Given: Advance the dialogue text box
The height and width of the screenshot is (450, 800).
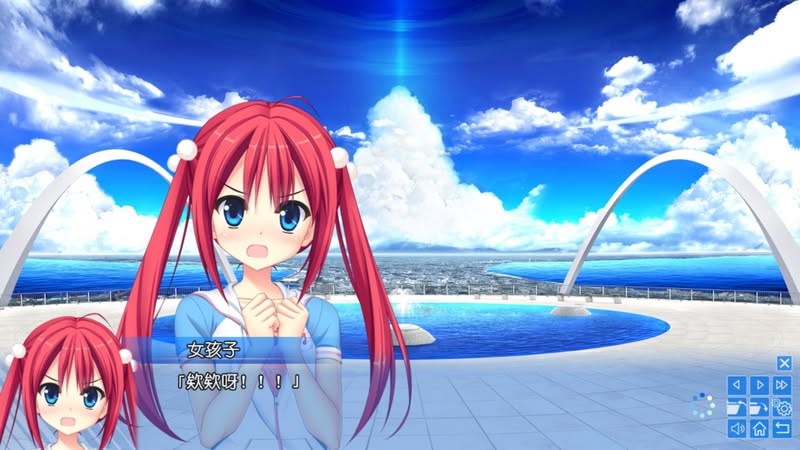Looking at the screenshot, I should pos(400,390).
